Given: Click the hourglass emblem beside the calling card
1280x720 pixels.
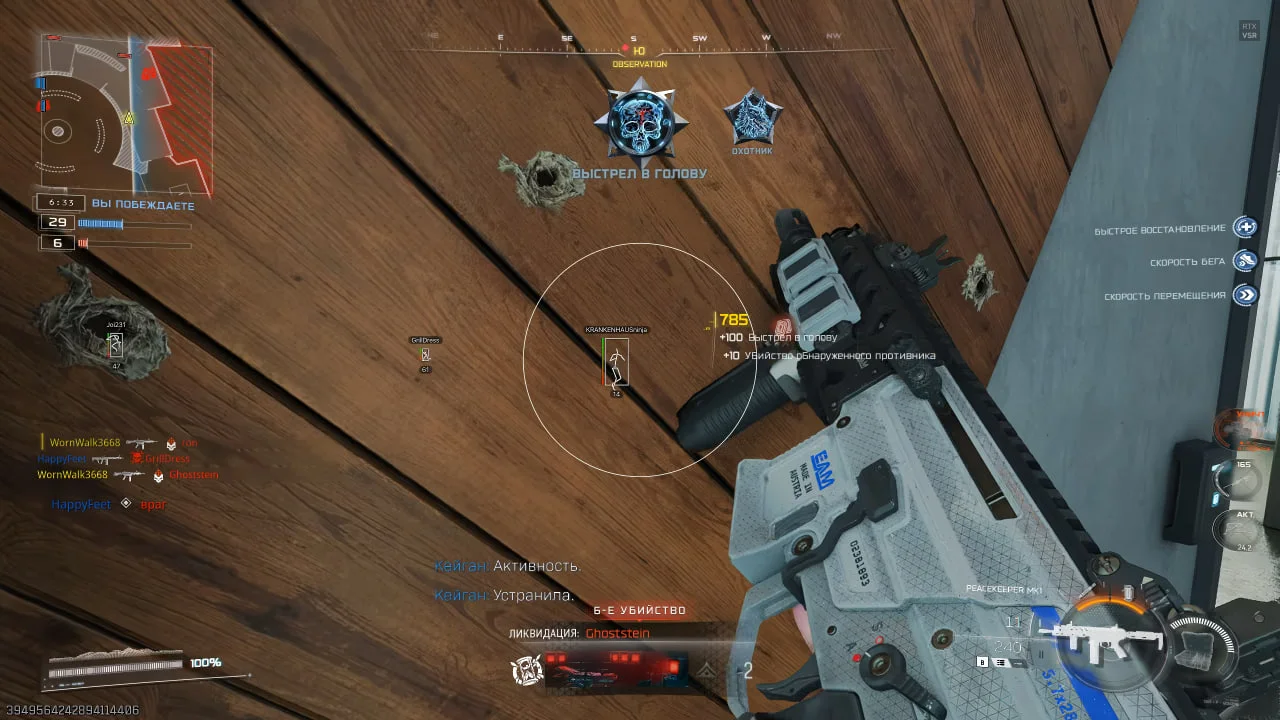Looking at the screenshot, I should pyautogui.click(x=527, y=670).
